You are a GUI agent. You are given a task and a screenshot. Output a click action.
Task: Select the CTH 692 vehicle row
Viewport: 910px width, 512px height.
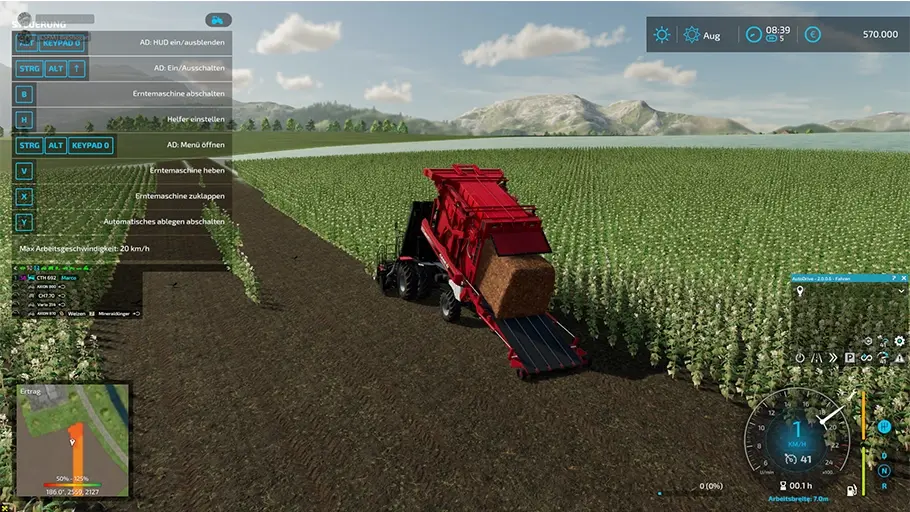pyautogui.click(x=46, y=277)
